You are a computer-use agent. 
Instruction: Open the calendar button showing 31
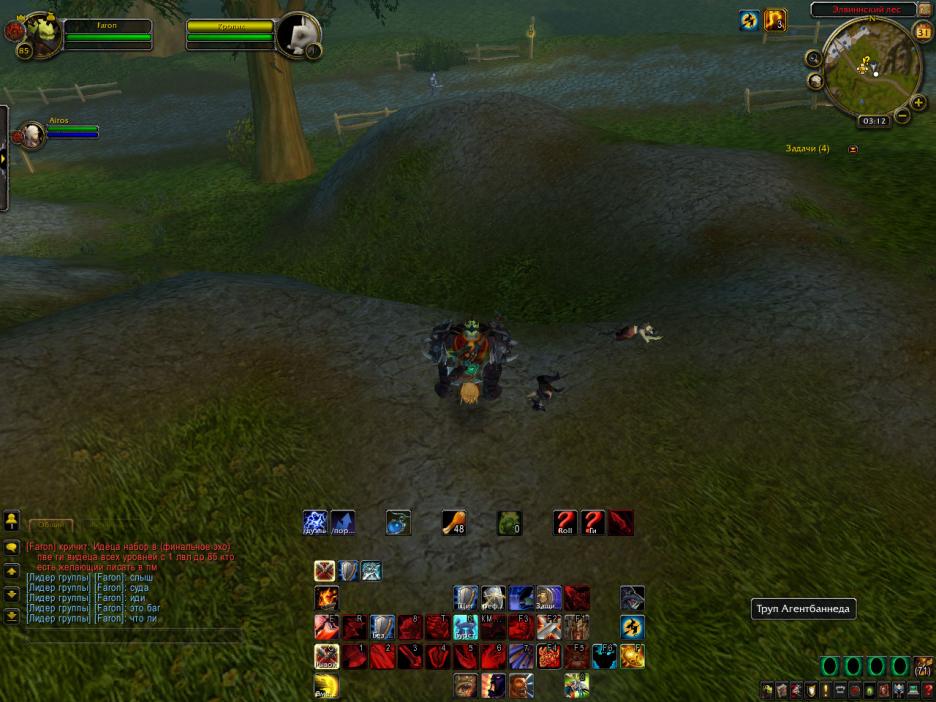click(923, 29)
